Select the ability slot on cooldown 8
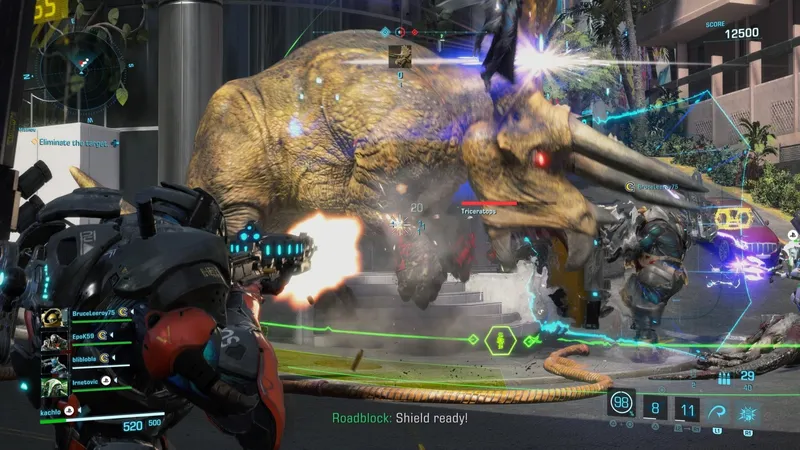The image size is (800, 450). pyautogui.click(x=654, y=407)
